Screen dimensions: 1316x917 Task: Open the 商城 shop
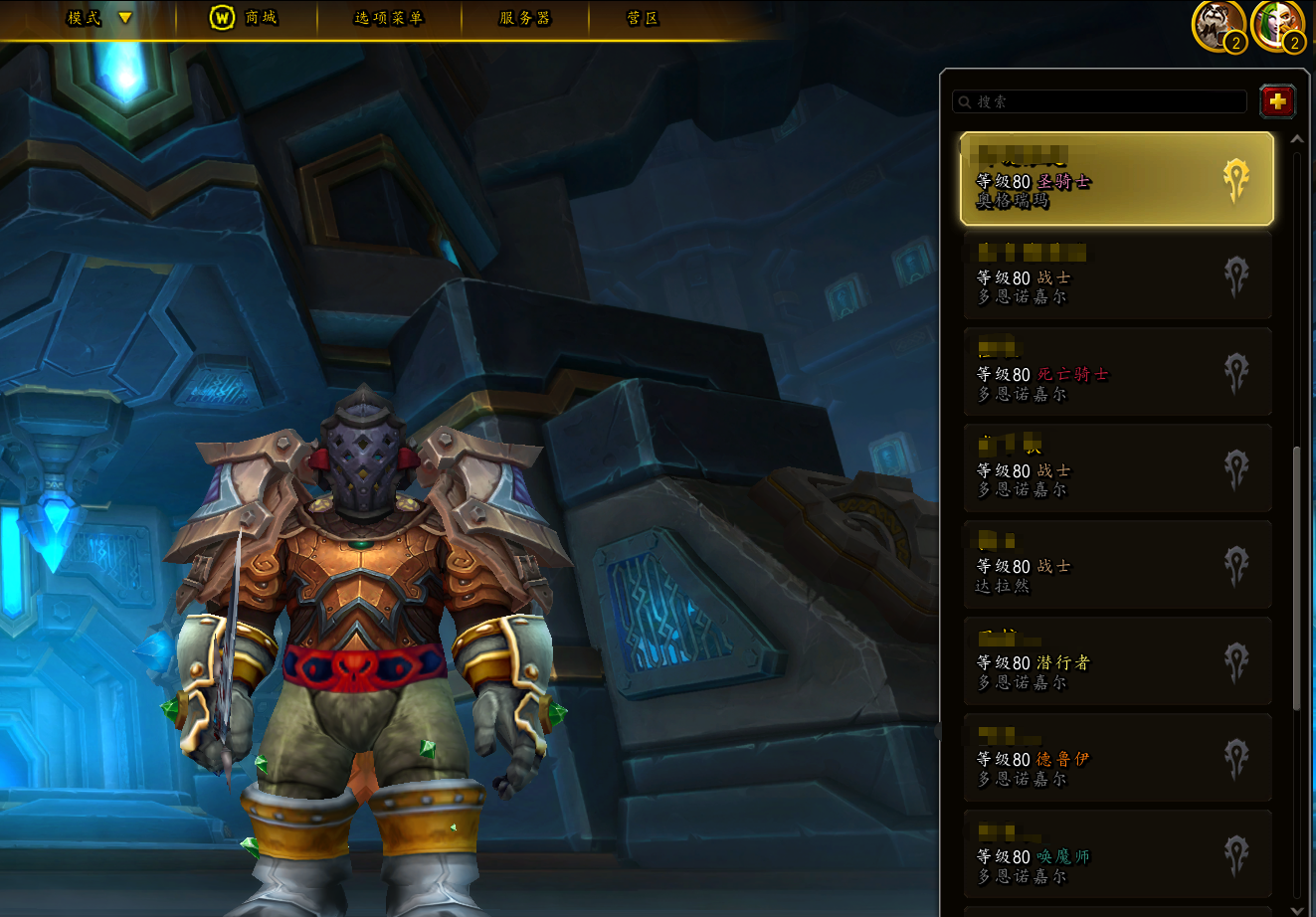[245, 18]
